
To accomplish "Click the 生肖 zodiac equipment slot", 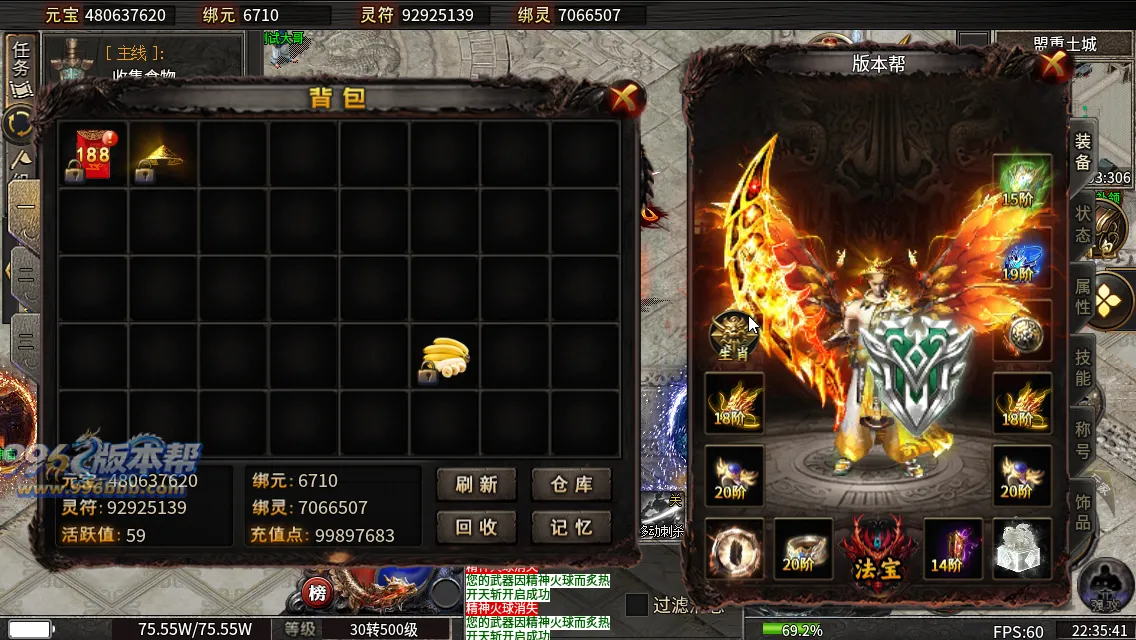I will pos(733,335).
